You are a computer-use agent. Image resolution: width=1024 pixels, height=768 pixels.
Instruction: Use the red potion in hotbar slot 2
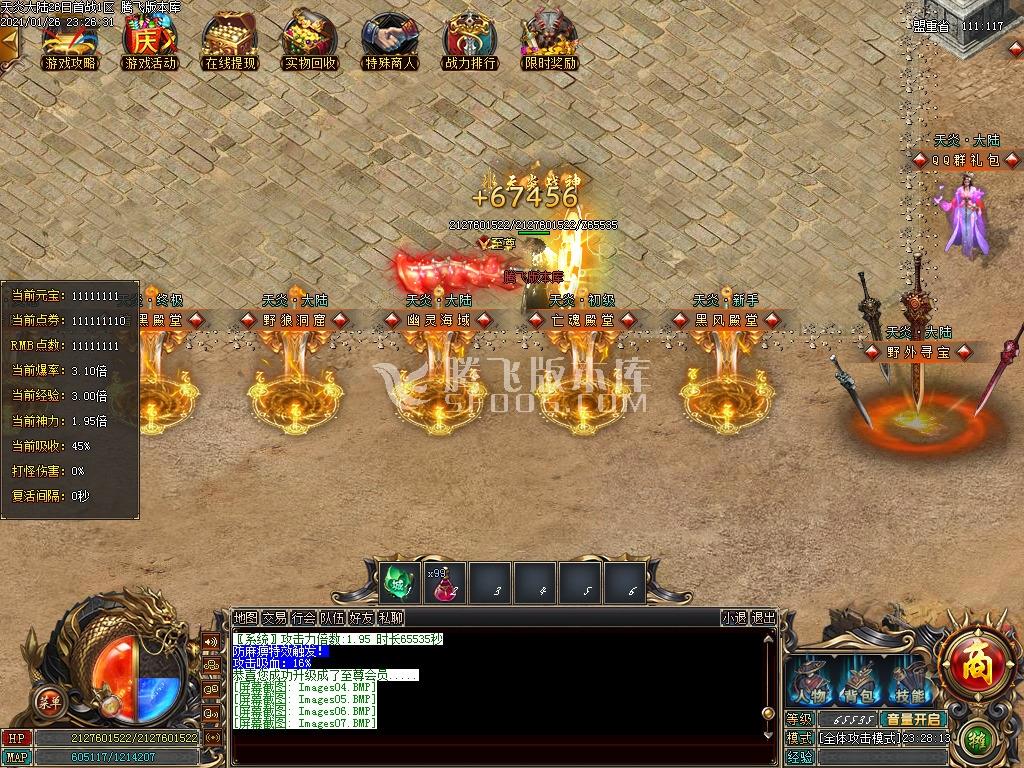tap(444, 583)
